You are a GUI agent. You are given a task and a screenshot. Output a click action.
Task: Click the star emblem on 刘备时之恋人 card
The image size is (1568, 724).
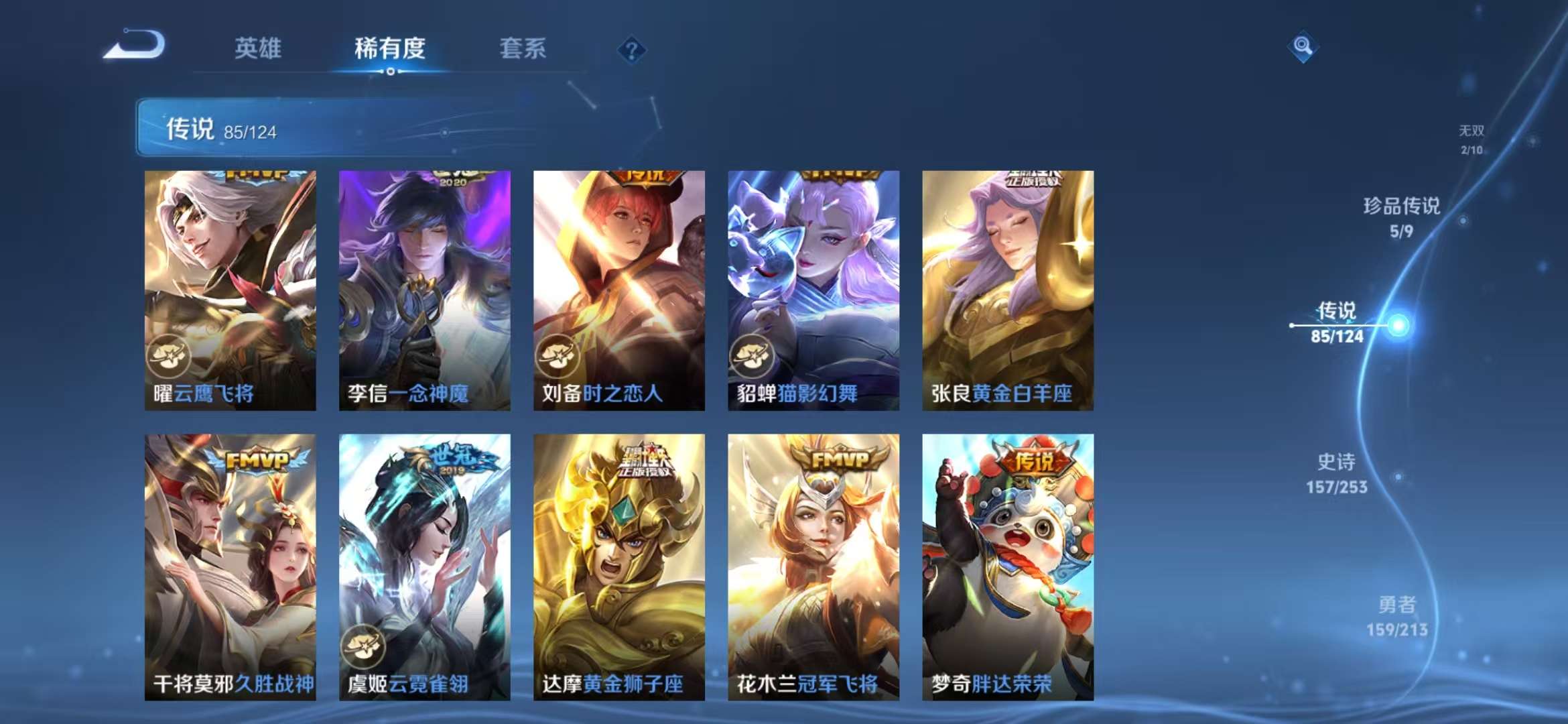[557, 356]
